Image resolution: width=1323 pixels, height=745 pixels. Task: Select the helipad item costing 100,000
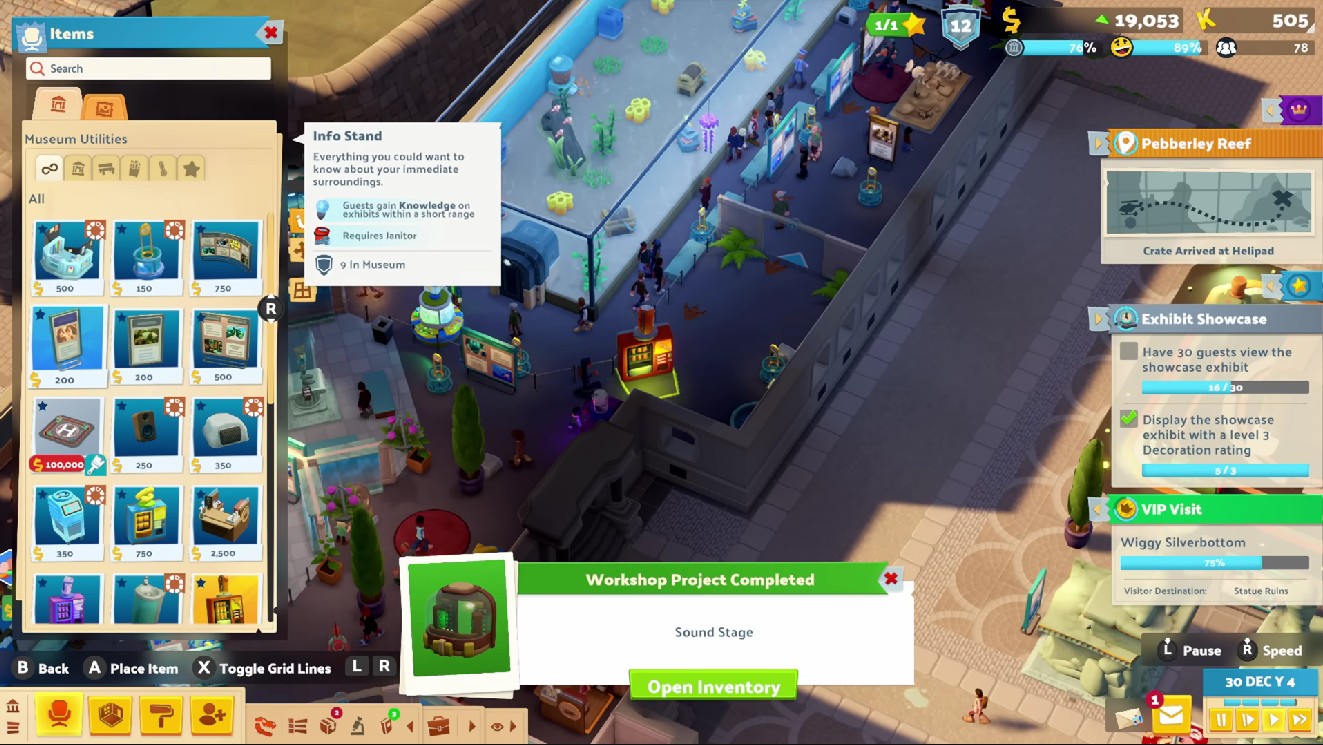point(68,432)
